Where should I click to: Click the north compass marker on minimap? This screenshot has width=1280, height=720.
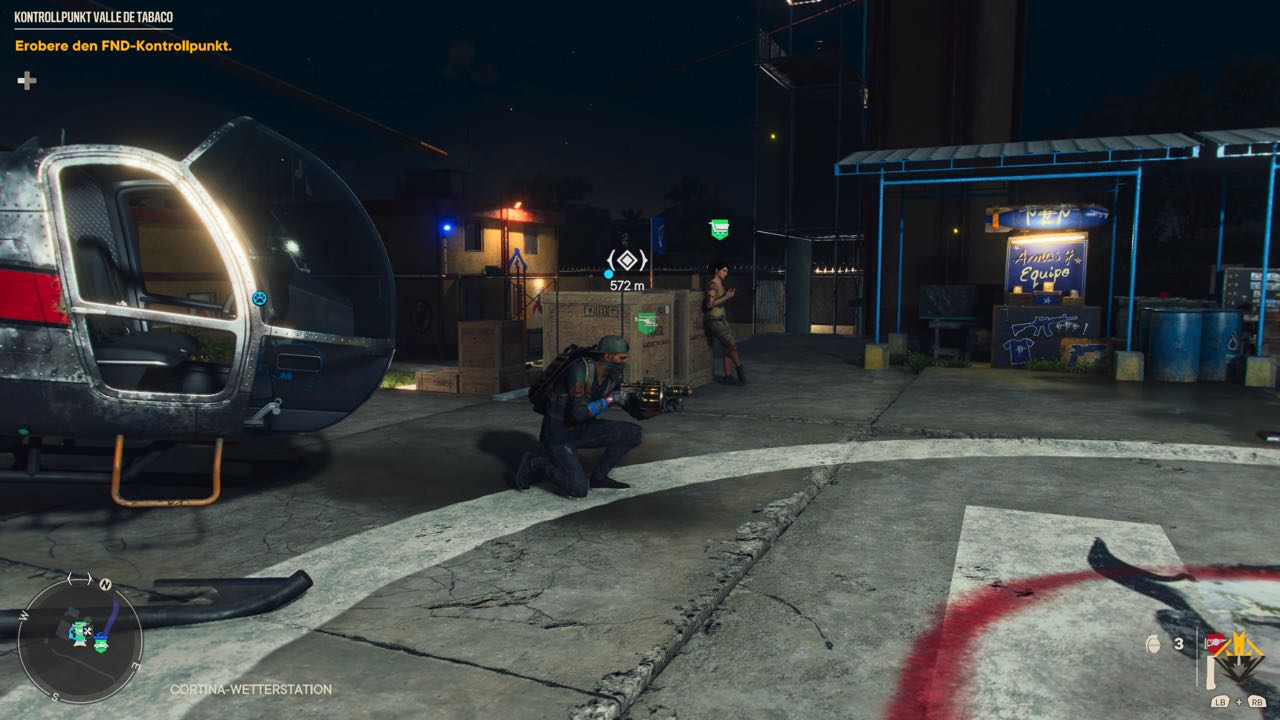pos(105,585)
